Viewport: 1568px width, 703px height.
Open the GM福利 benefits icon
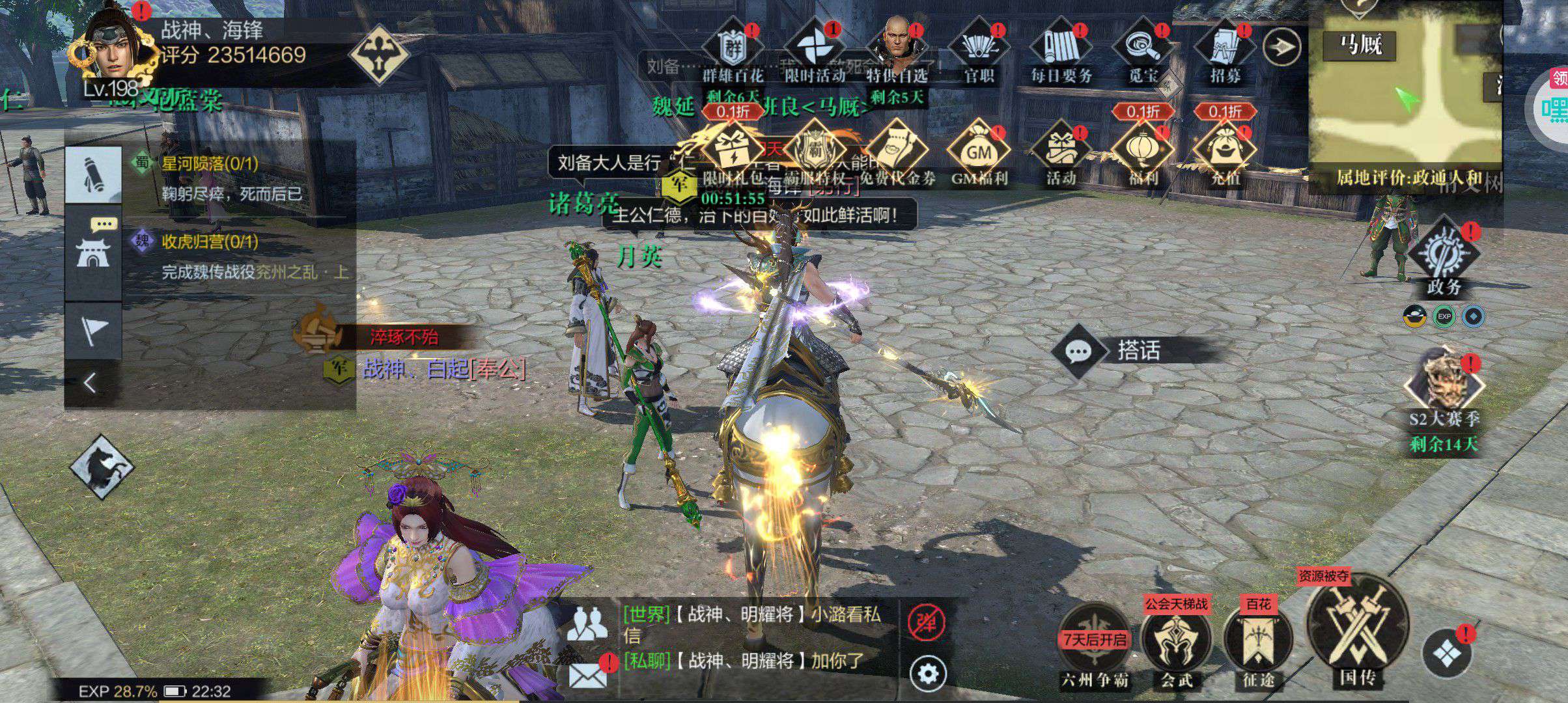point(979,153)
